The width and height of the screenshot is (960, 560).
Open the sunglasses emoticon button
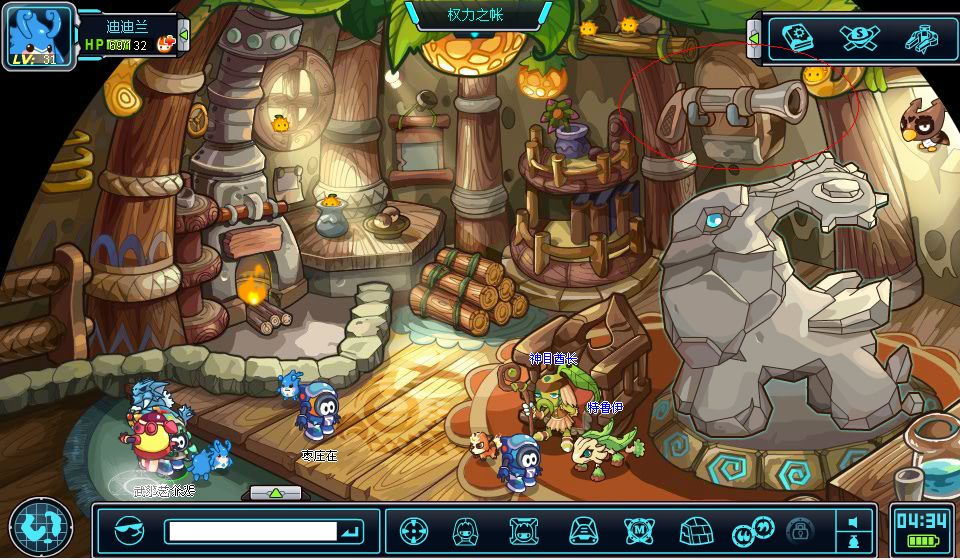[130, 531]
